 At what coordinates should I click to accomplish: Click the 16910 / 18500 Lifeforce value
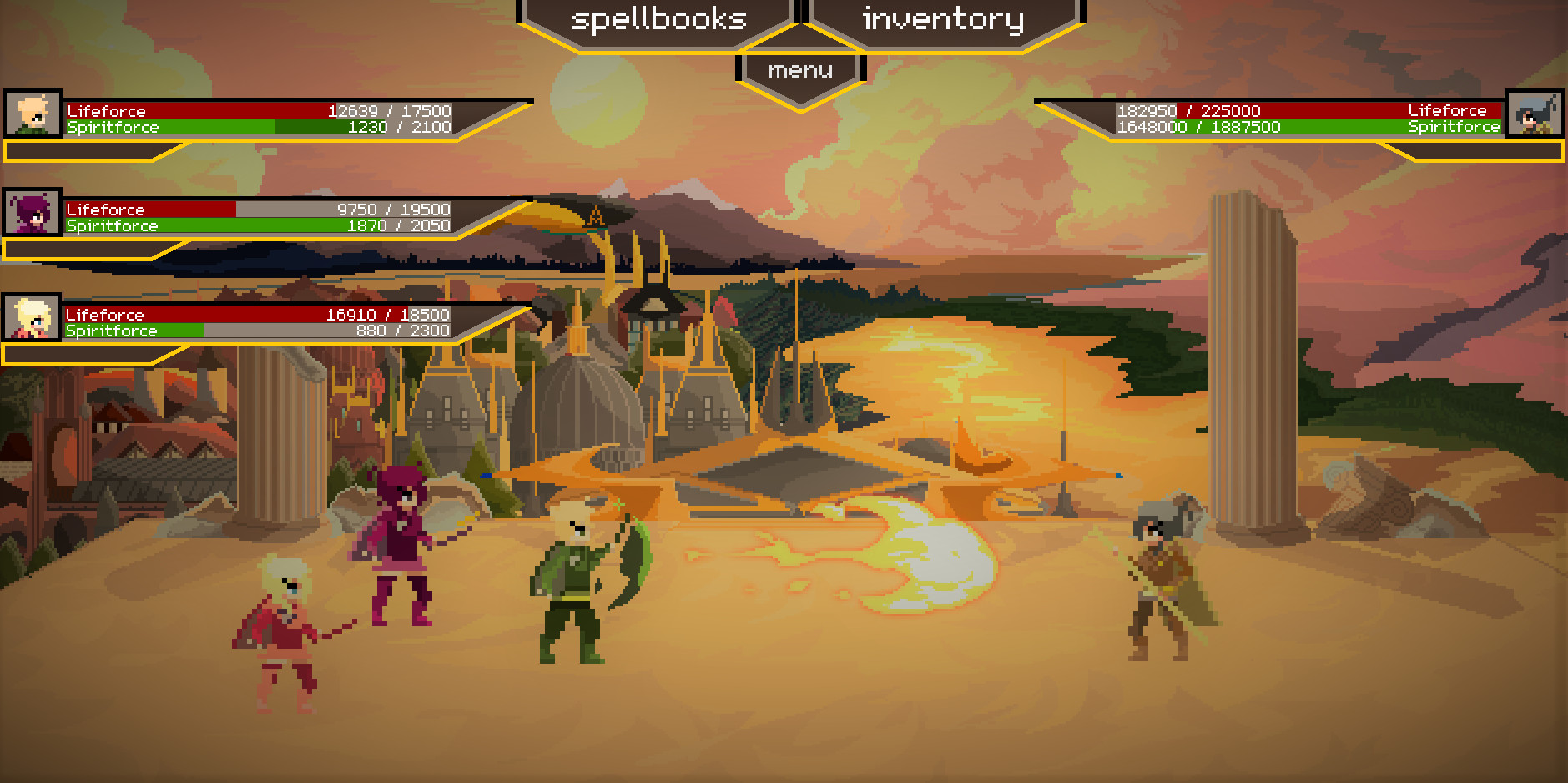[x=388, y=315]
